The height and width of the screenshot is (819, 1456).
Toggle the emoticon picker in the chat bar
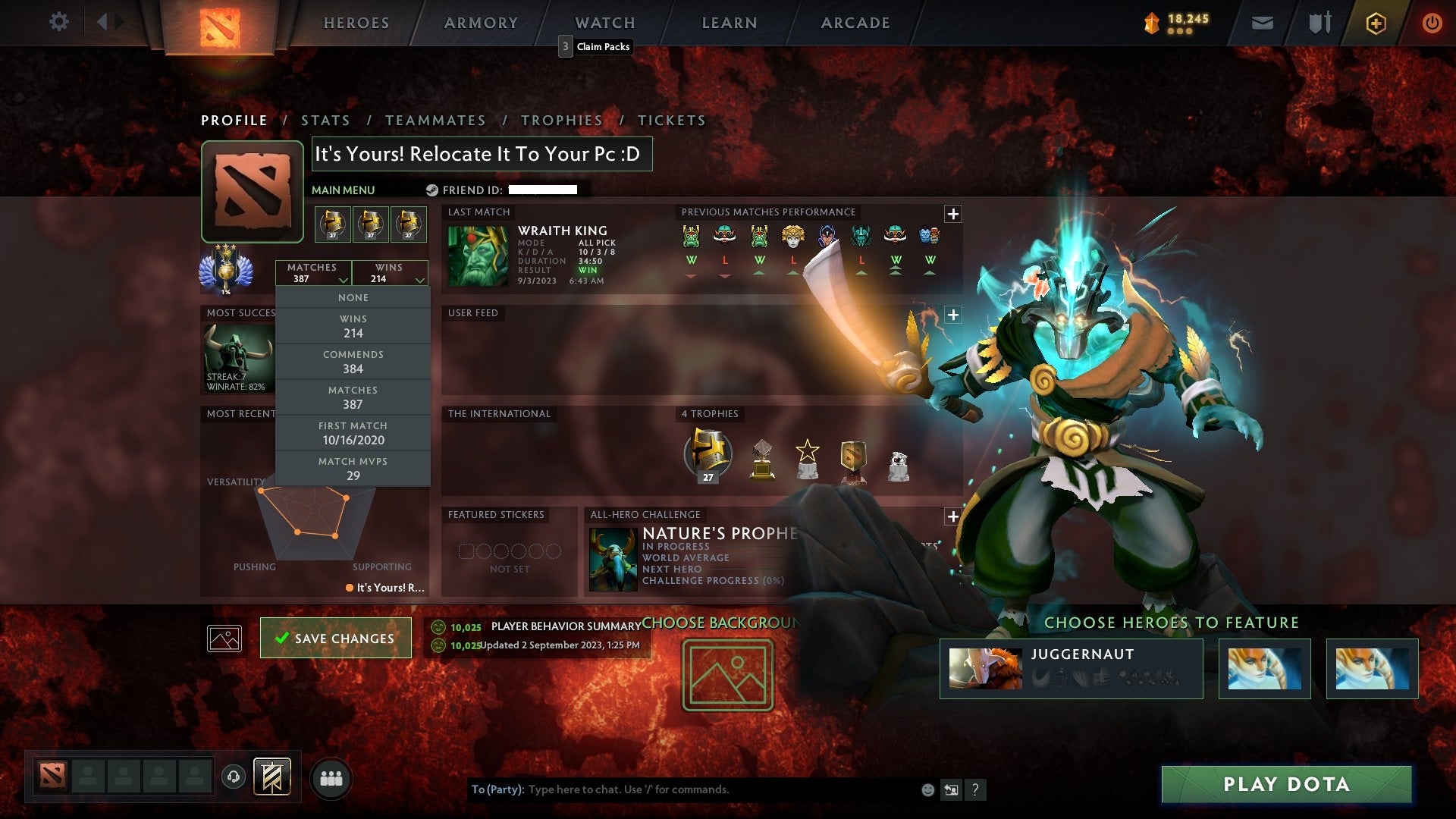[927, 789]
